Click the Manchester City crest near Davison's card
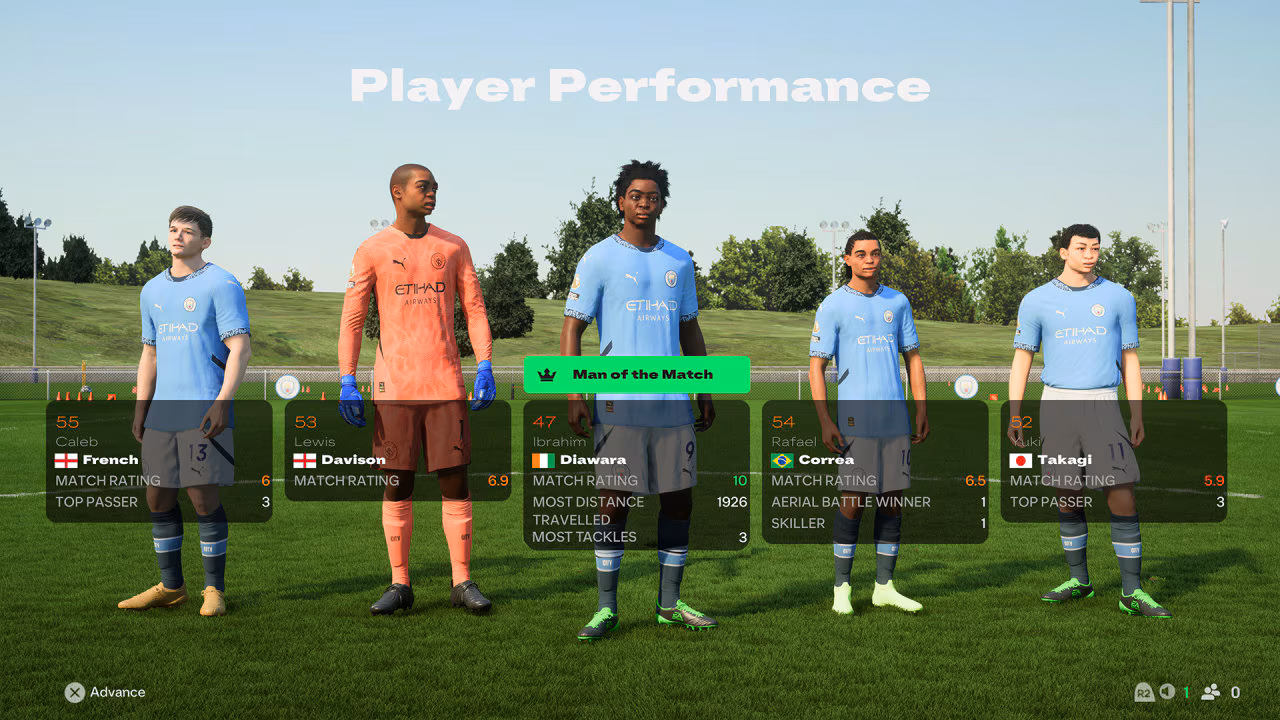 [287, 388]
